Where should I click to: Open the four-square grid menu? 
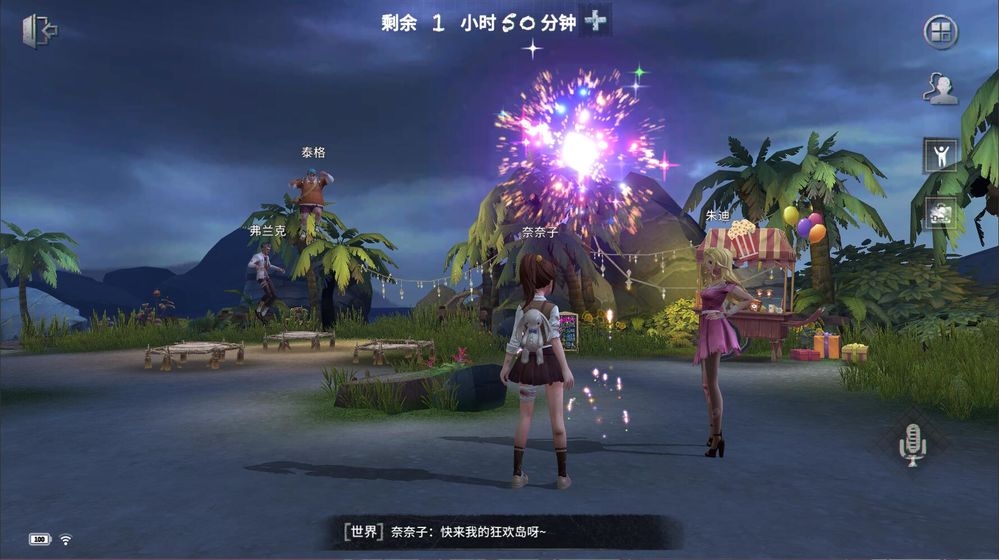[940, 32]
